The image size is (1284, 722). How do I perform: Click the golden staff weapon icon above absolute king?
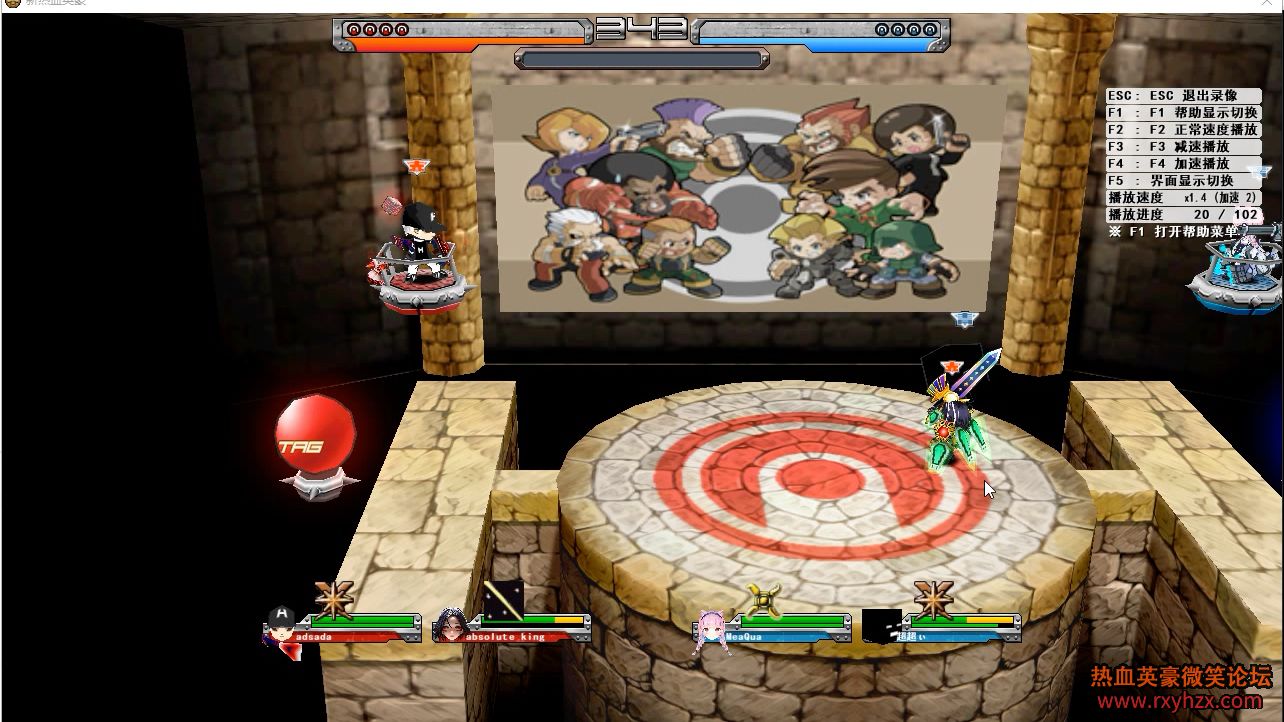coord(503,598)
